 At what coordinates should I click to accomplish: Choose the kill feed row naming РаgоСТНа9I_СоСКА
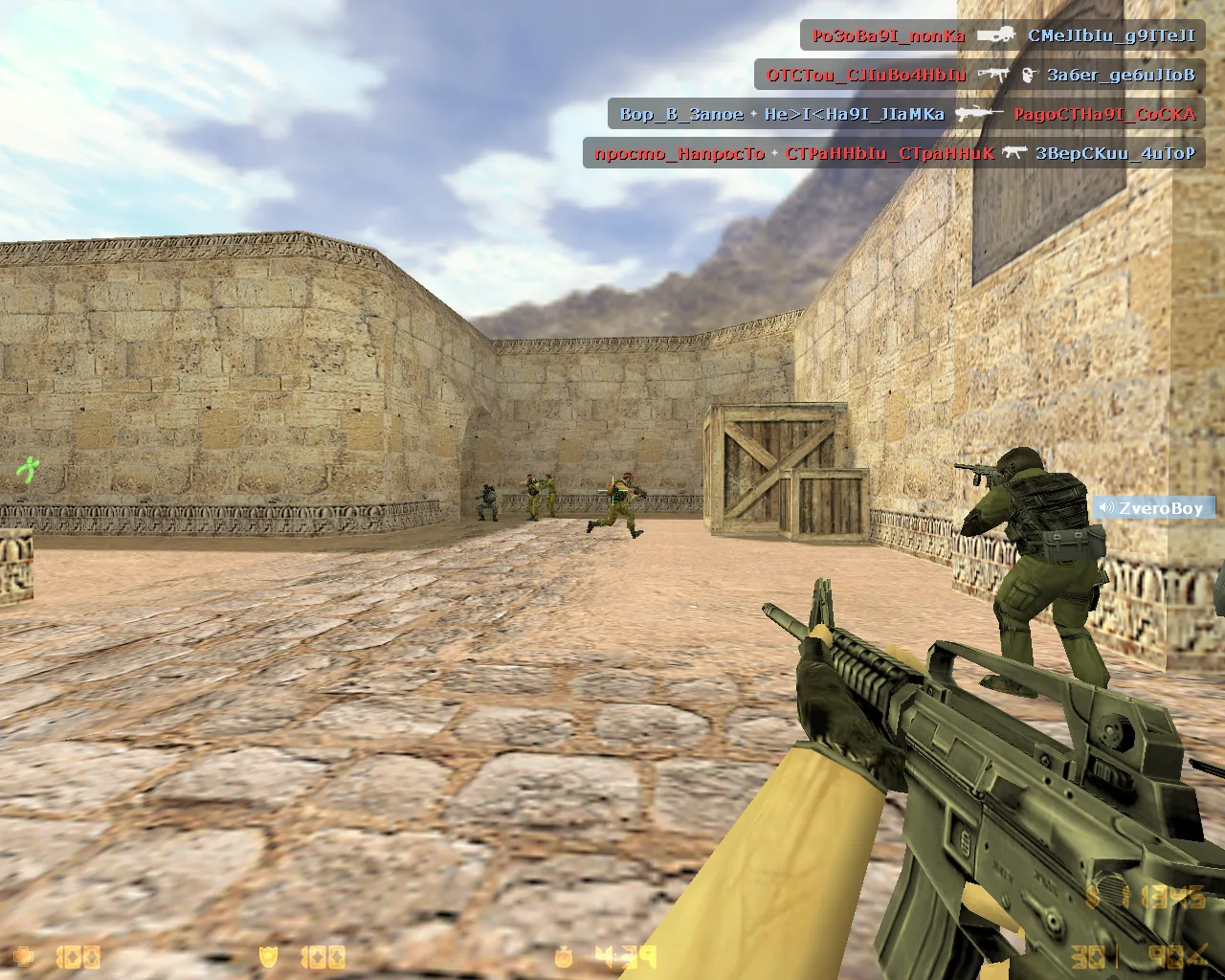point(905,114)
